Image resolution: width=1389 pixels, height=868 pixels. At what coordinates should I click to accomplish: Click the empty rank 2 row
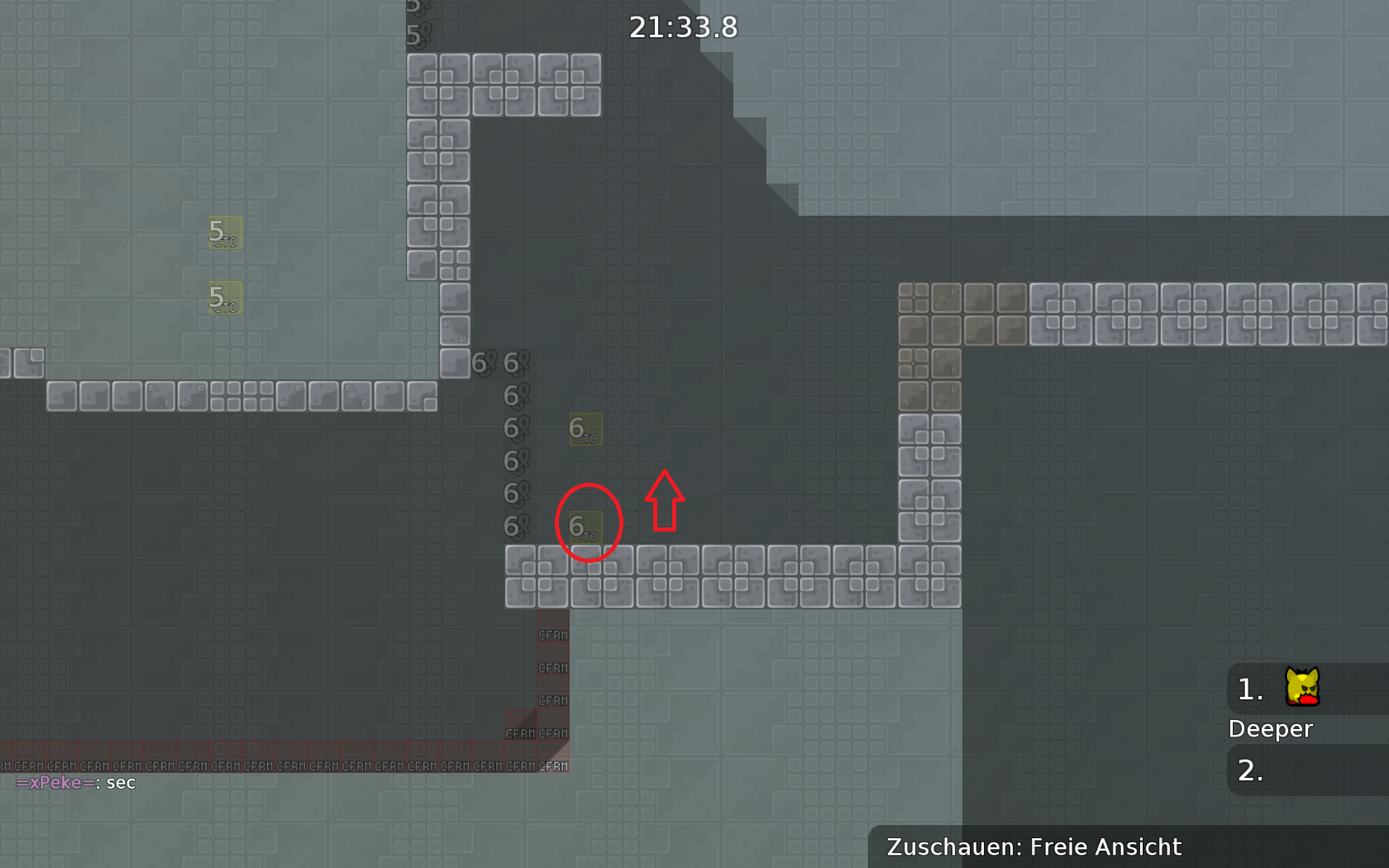pyautogui.click(x=1305, y=770)
